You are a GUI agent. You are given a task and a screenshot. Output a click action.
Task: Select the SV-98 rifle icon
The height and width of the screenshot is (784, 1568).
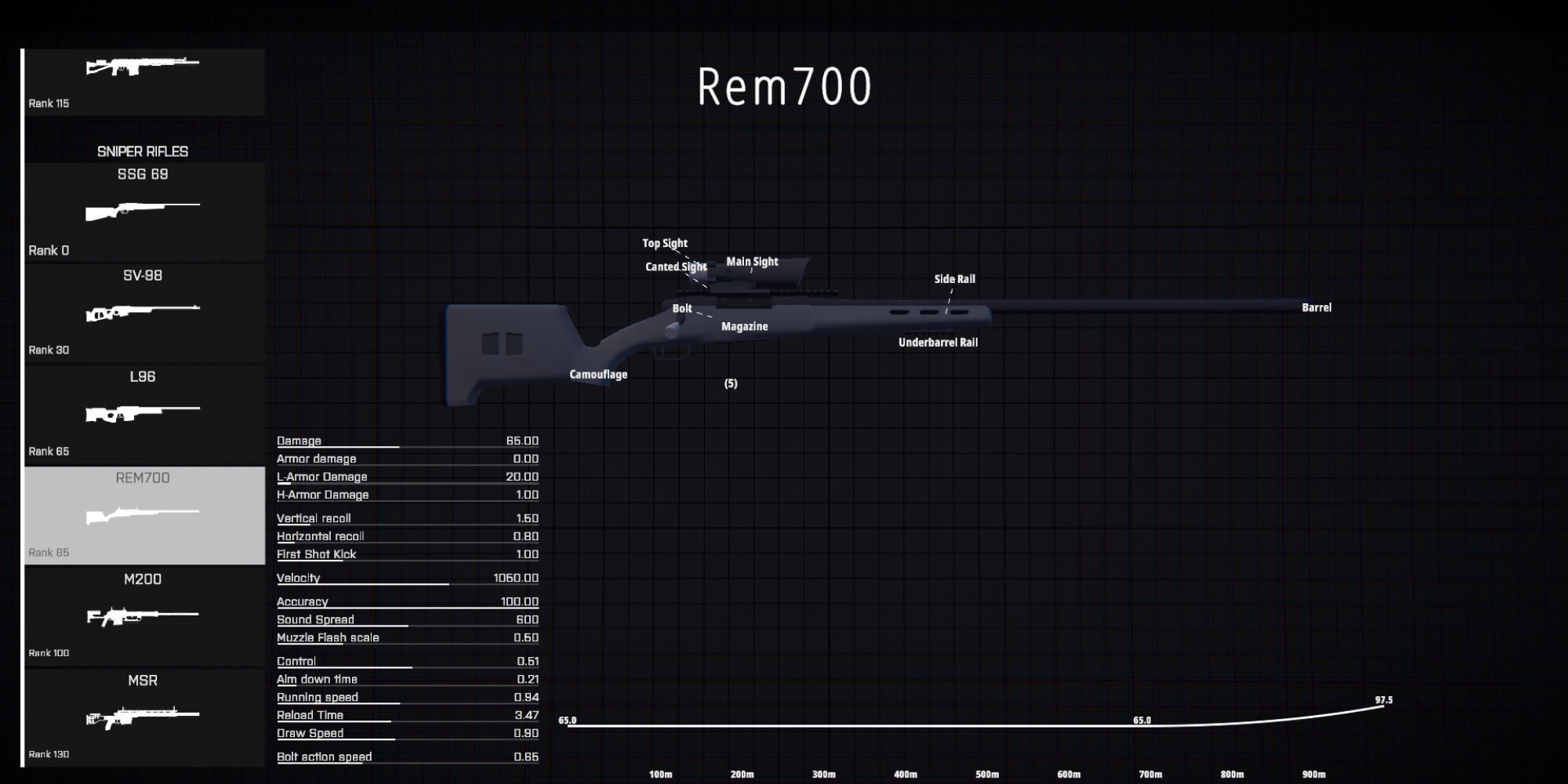(143, 311)
